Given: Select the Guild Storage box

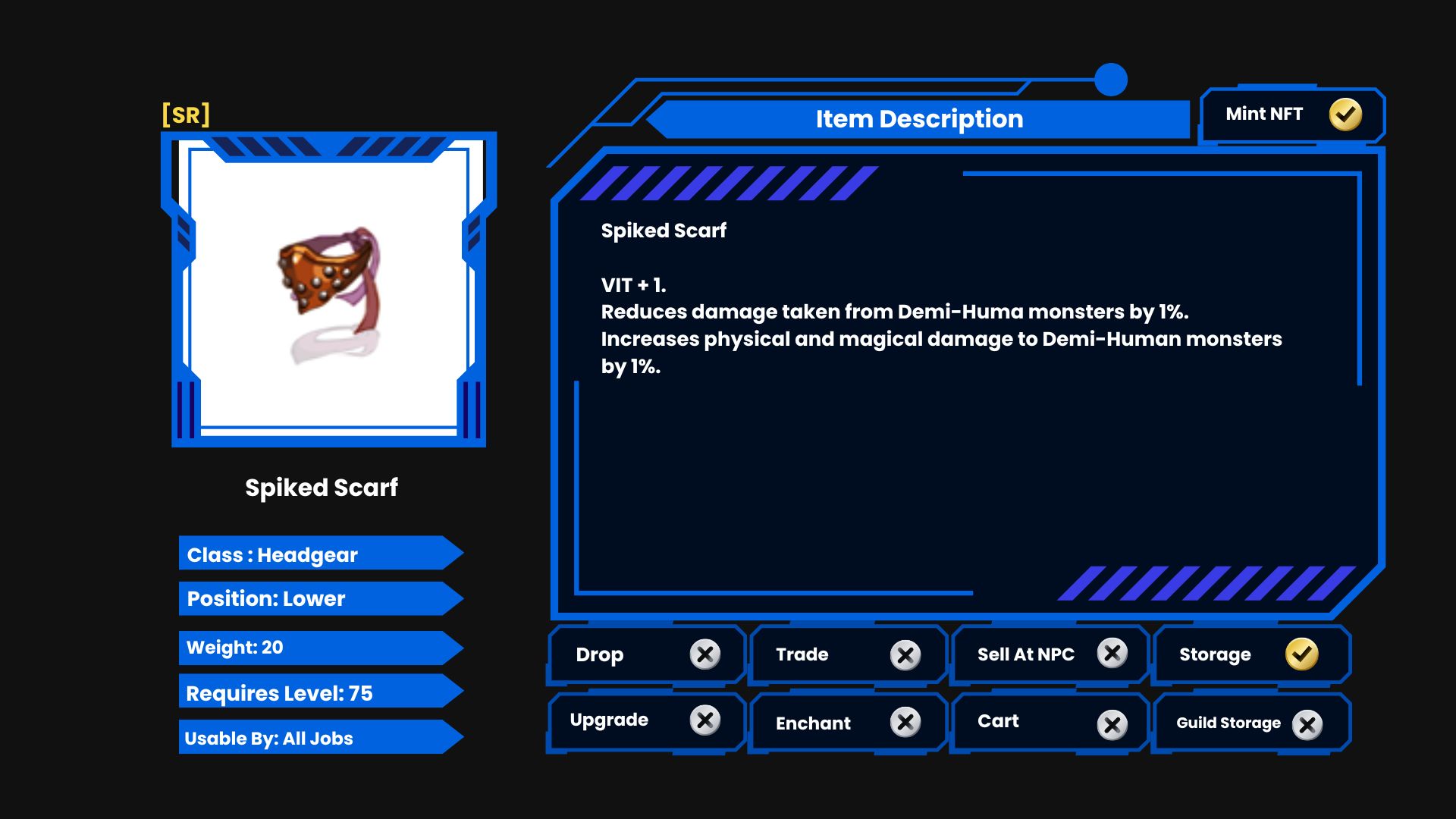Looking at the screenshot, I should click(x=1251, y=723).
